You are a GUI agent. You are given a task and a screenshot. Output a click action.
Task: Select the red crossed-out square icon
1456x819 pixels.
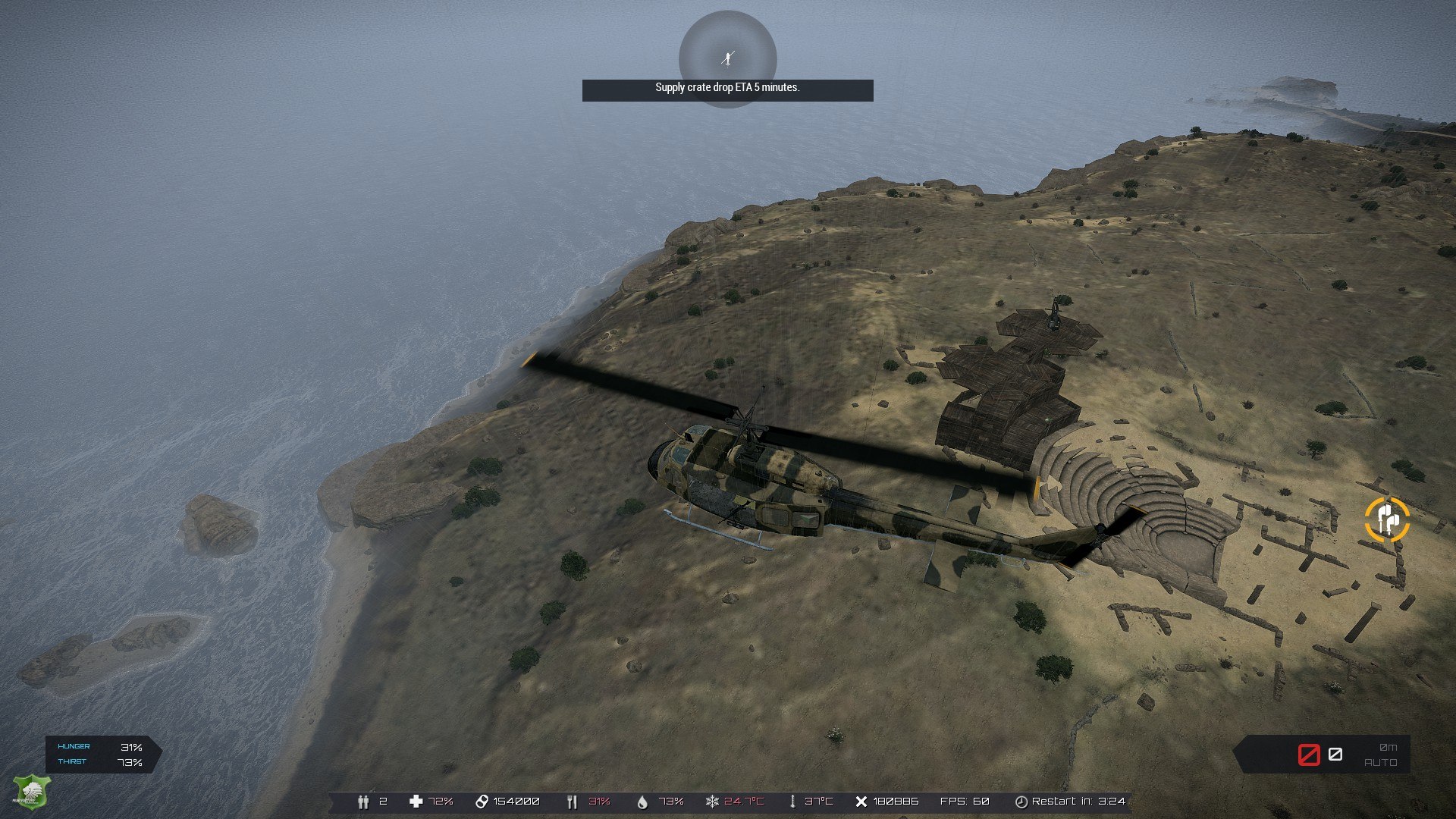(1309, 755)
